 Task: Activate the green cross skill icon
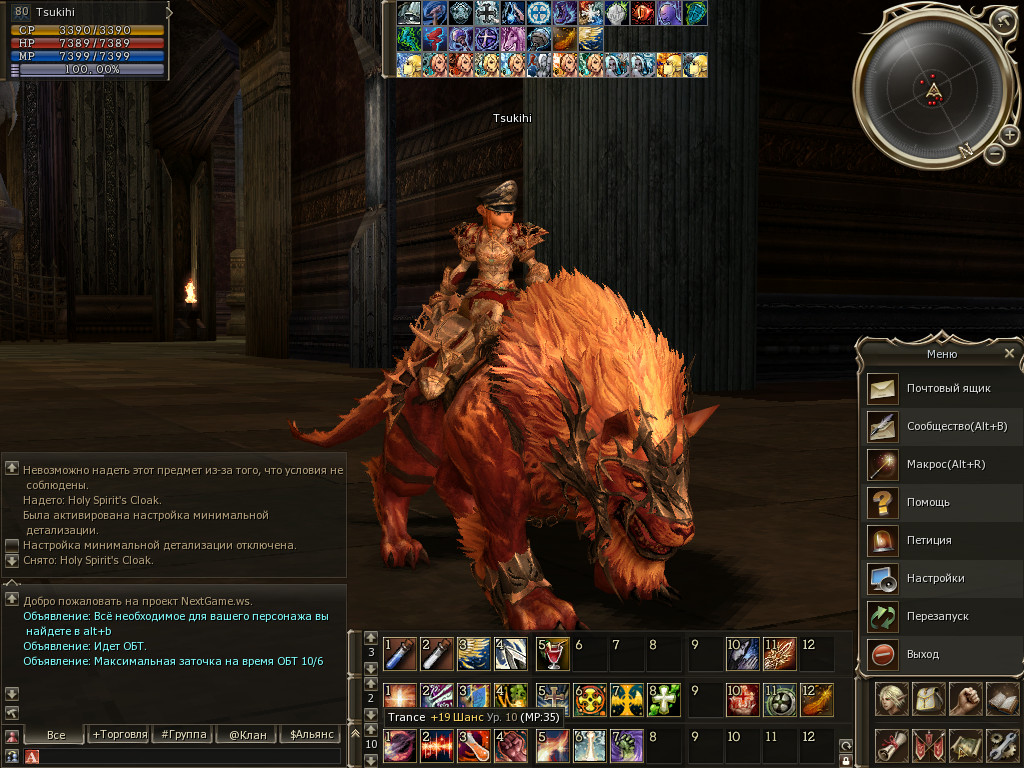665,698
